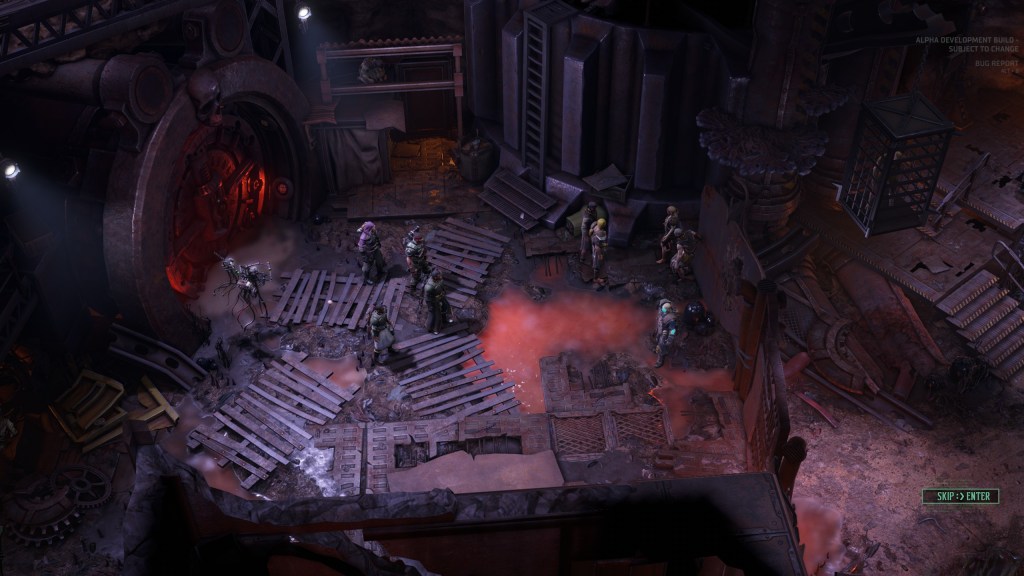
Task: Skip the cutscene with the Skip button
Action: click(x=960, y=496)
